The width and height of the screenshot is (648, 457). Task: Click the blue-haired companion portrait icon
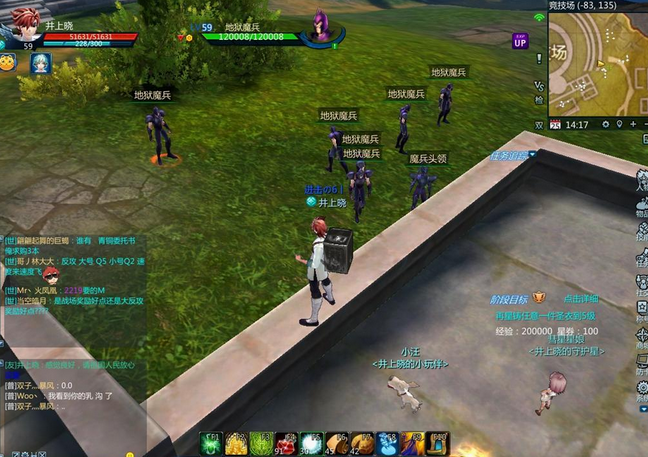coord(40,63)
